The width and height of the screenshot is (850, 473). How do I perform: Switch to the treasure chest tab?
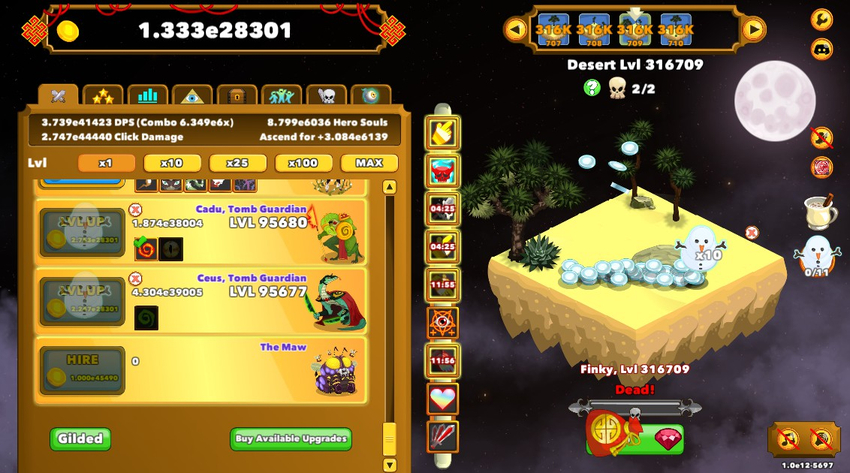pos(237,97)
